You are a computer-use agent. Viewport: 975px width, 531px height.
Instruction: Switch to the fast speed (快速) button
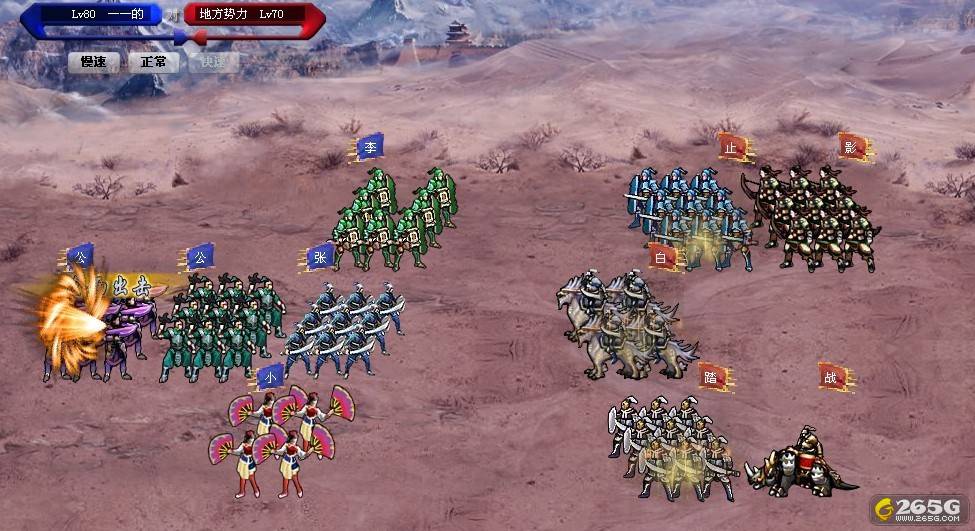point(214,62)
